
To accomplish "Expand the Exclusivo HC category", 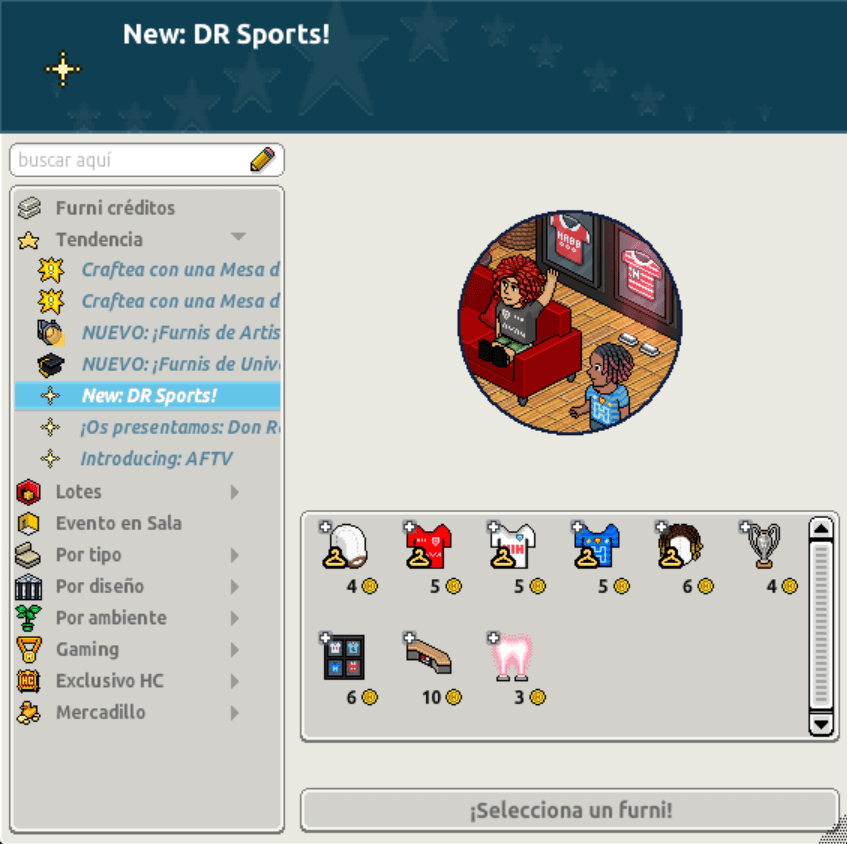I will point(235,681).
